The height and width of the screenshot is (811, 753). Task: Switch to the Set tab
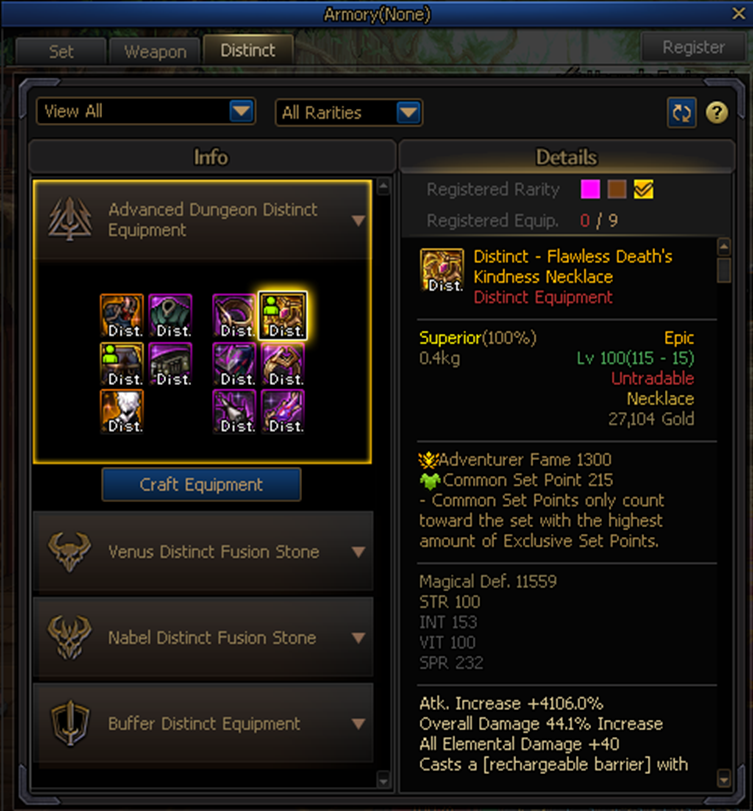(61, 51)
